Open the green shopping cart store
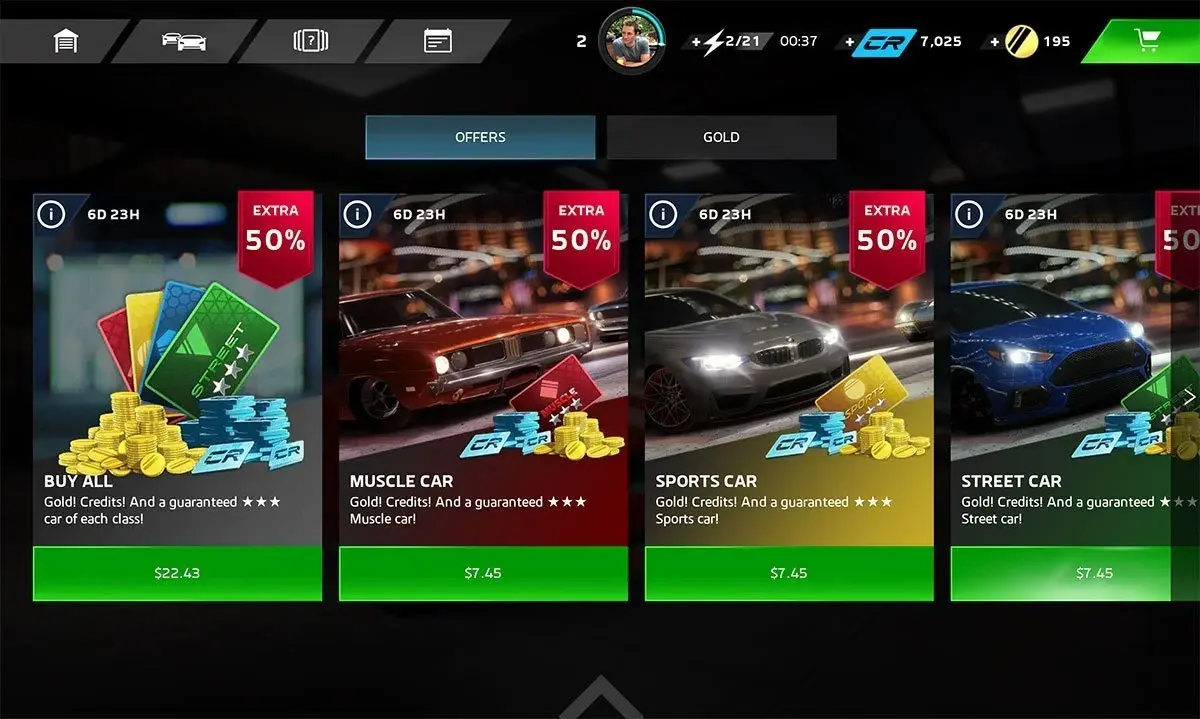The image size is (1200, 719). point(1146,41)
